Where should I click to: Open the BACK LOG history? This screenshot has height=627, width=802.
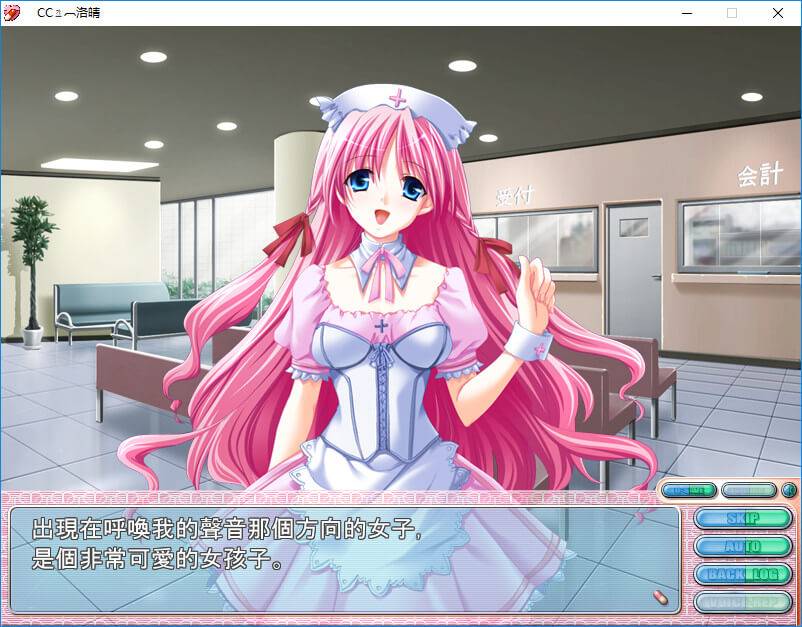(743, 574)
